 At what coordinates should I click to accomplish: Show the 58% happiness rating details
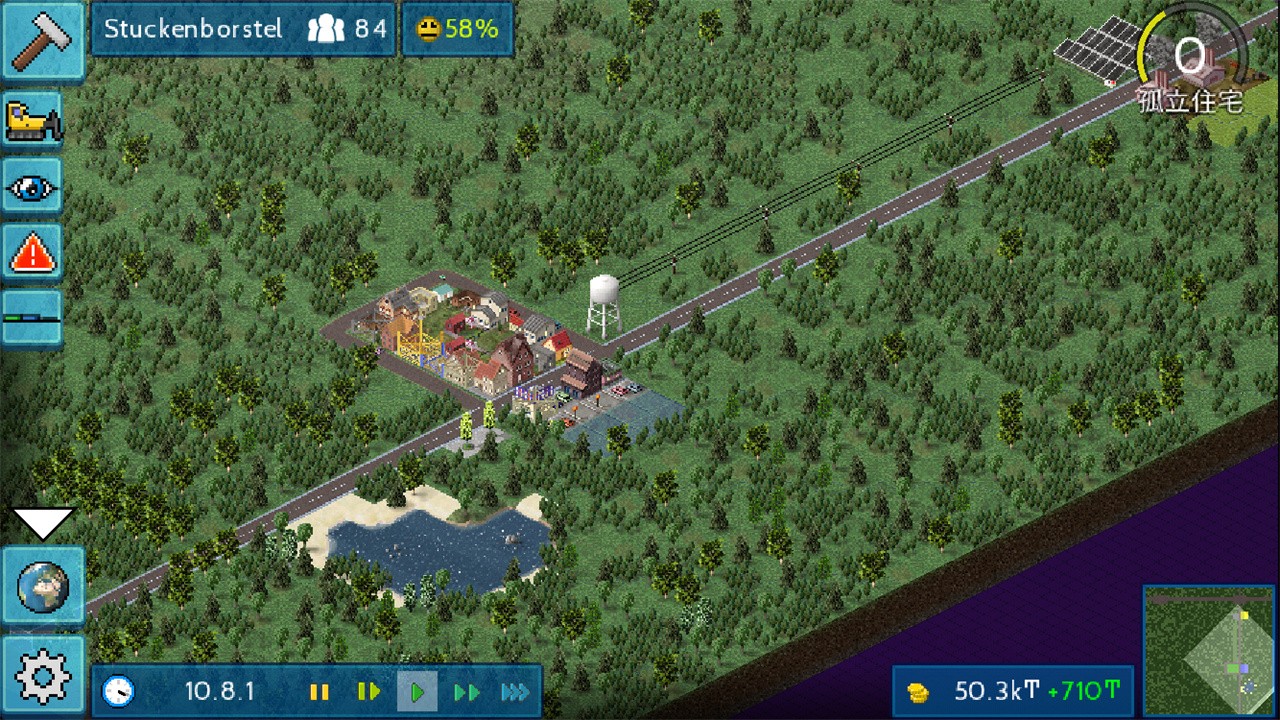tap(457, 29)
